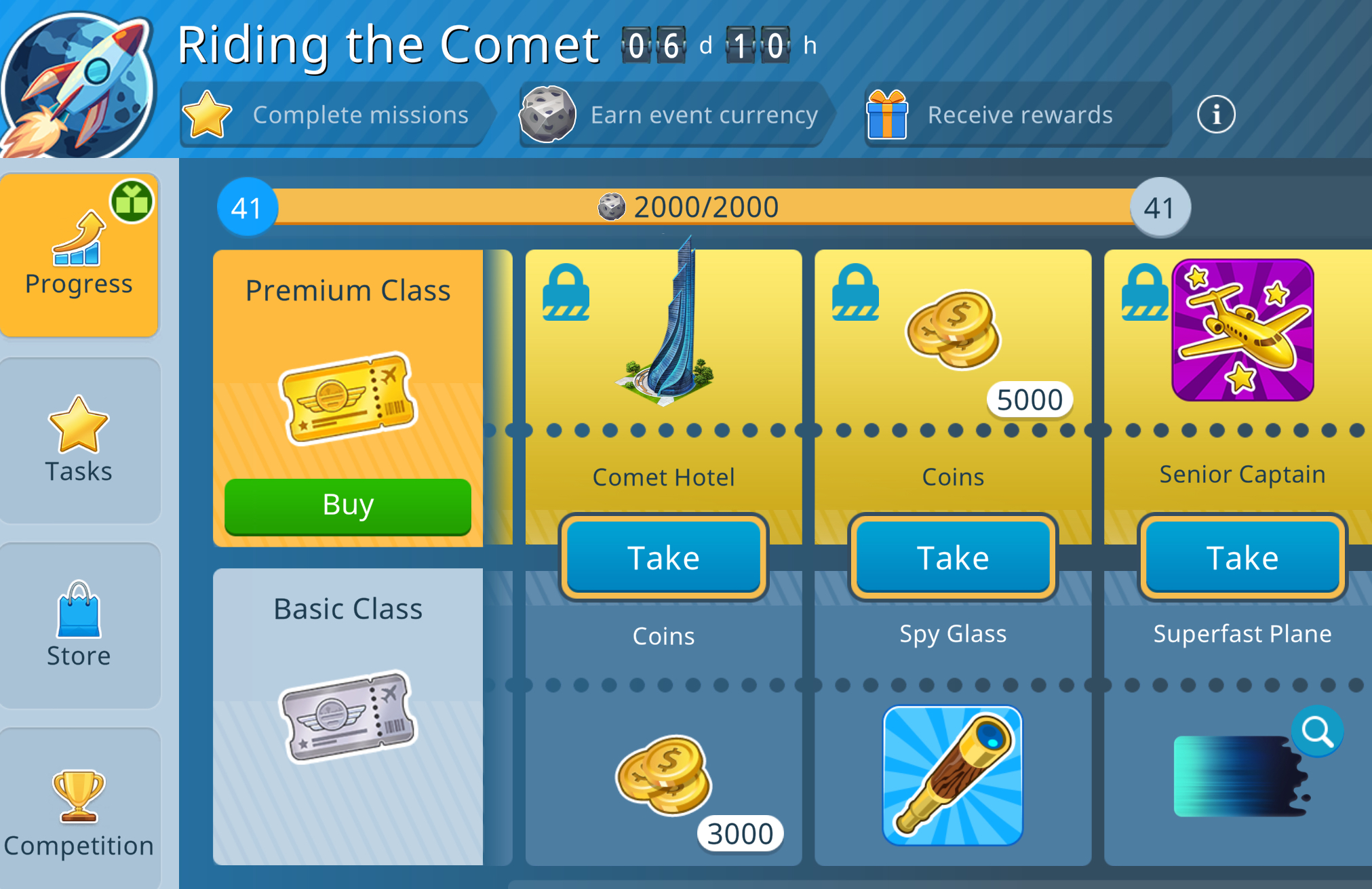This screenshot has width=1372, height=889.
Task: Select the 3000 basic coins reward
Action: coord(665,776)
